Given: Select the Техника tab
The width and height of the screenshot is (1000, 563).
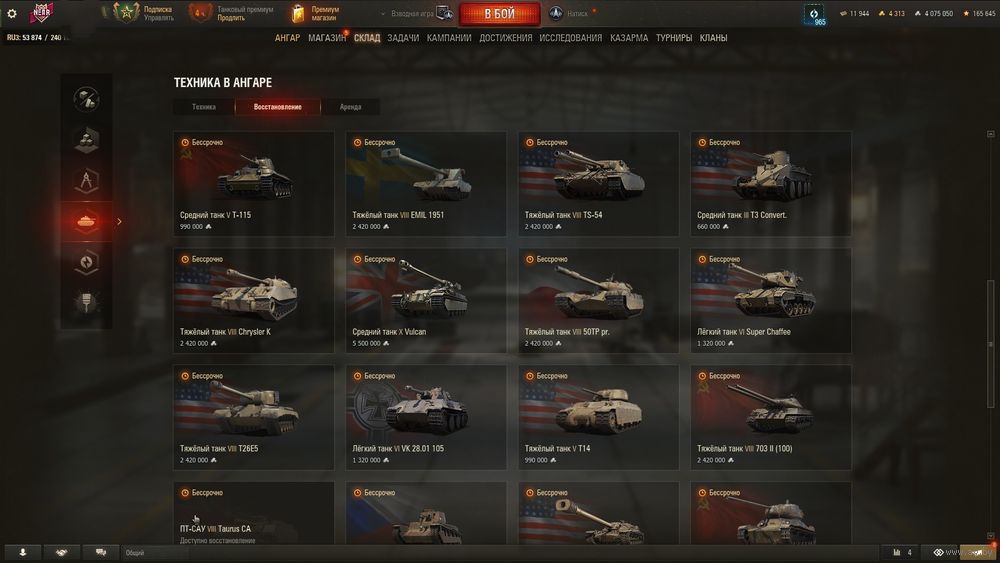Looking at the screenshot, I should pyautogui.click(x=204, y=107).
